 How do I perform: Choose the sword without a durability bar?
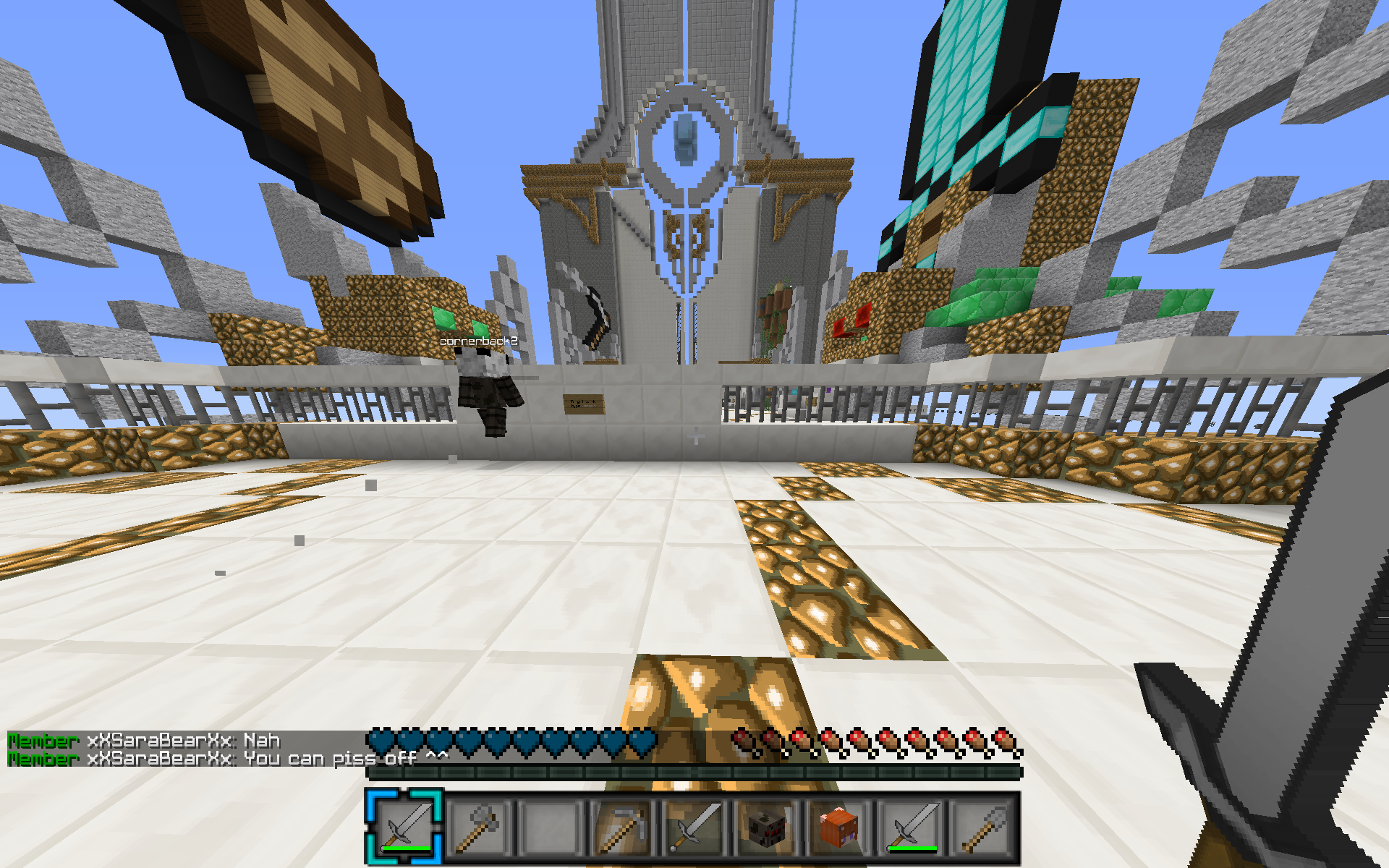click(x=694, y=826)
